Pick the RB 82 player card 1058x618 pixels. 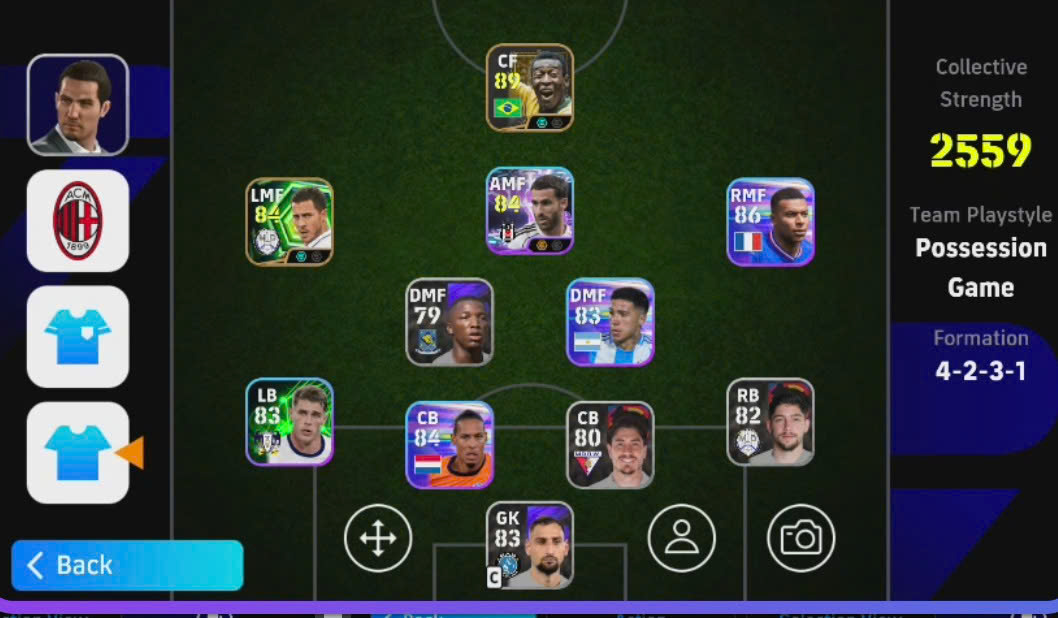[770, 421]
